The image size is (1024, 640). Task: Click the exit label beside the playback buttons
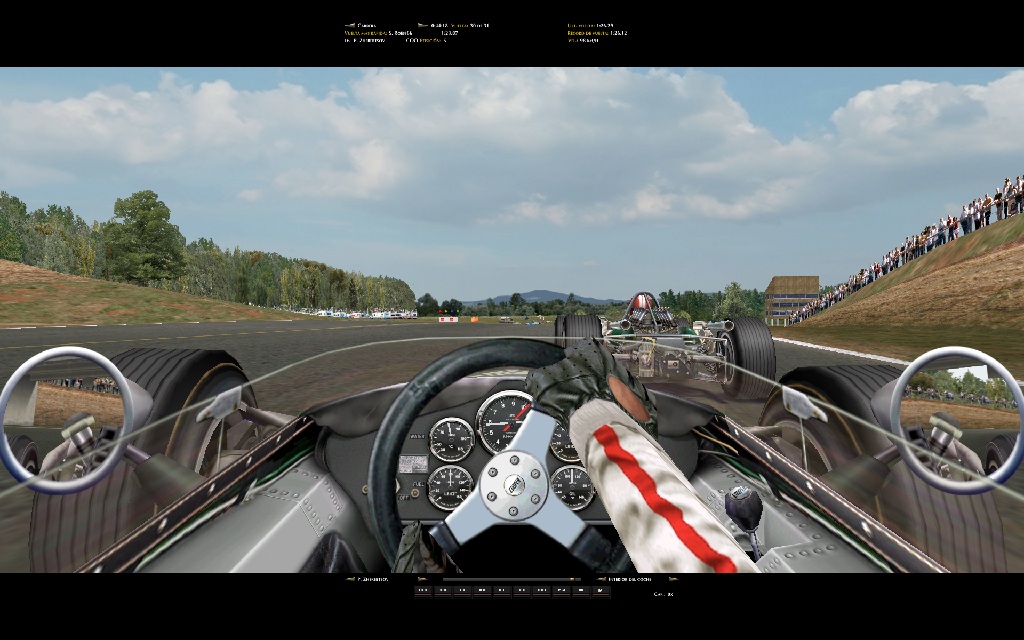point(663,594)
